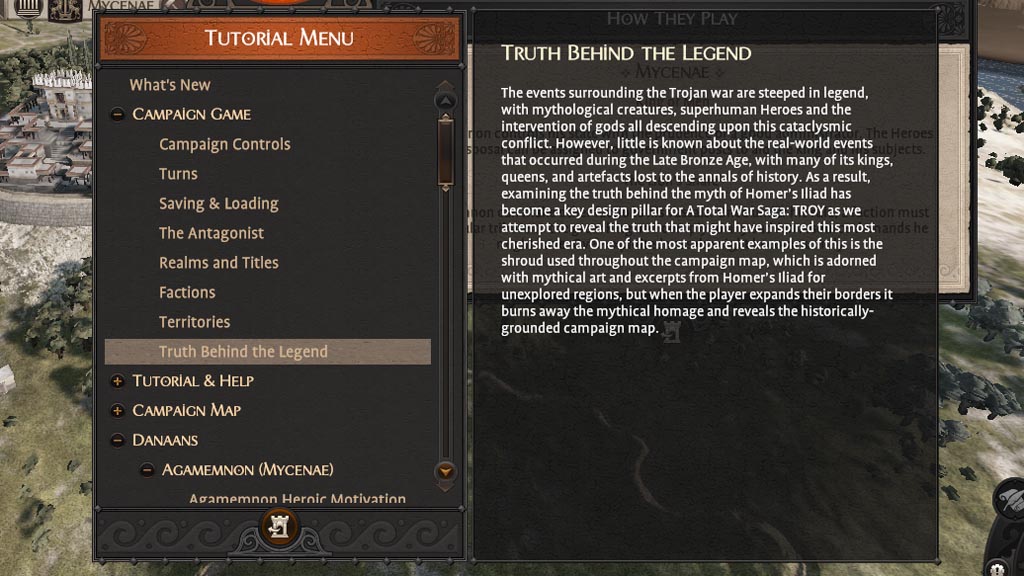Screen dimensions: 1024x576
Task: Open Agamemnon Heroic Motivation topic
Action: pos(297,498)
